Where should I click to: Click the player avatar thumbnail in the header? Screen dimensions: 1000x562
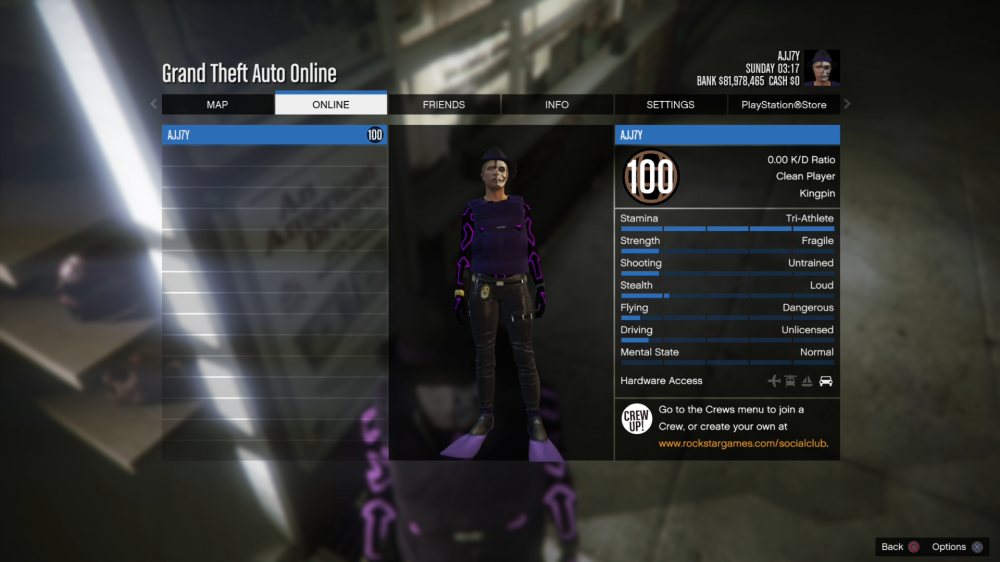[x=822, y=68]
